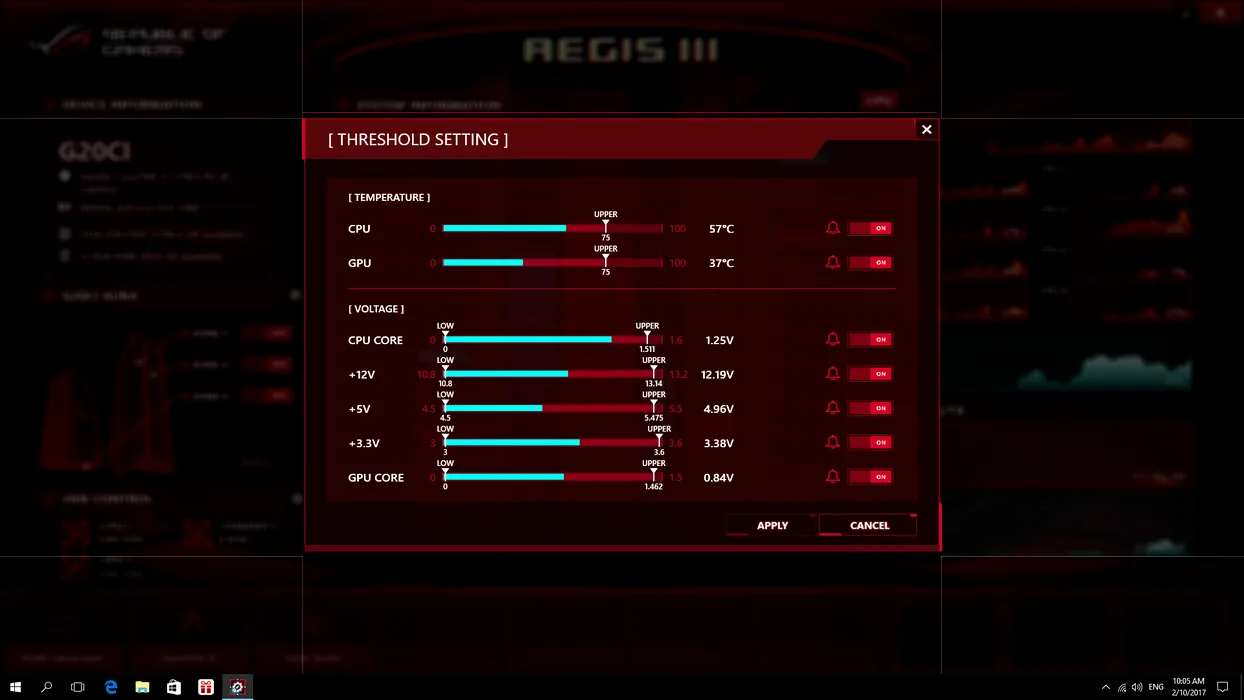Apply the threshold settings
This screenshot has height=700, width=1244.
coord(772,525)
